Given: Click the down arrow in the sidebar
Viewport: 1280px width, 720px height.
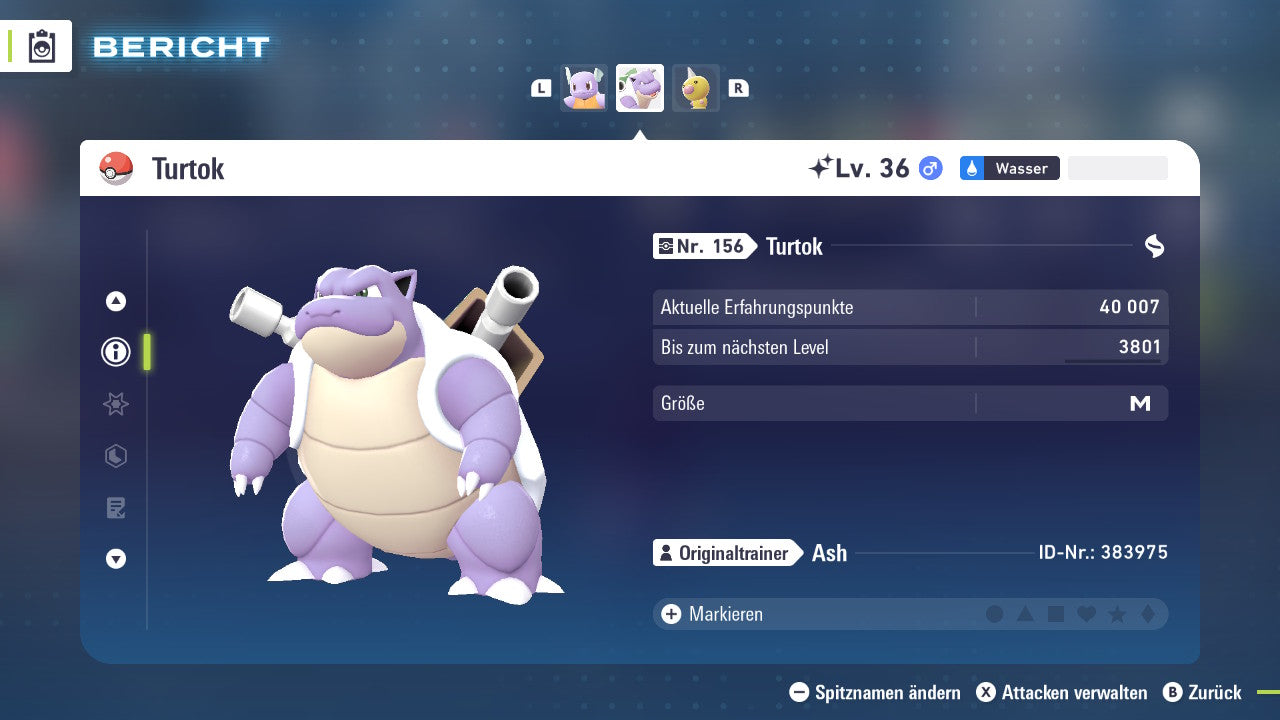Looking at the screenshot, I should (x=115, y=559).
